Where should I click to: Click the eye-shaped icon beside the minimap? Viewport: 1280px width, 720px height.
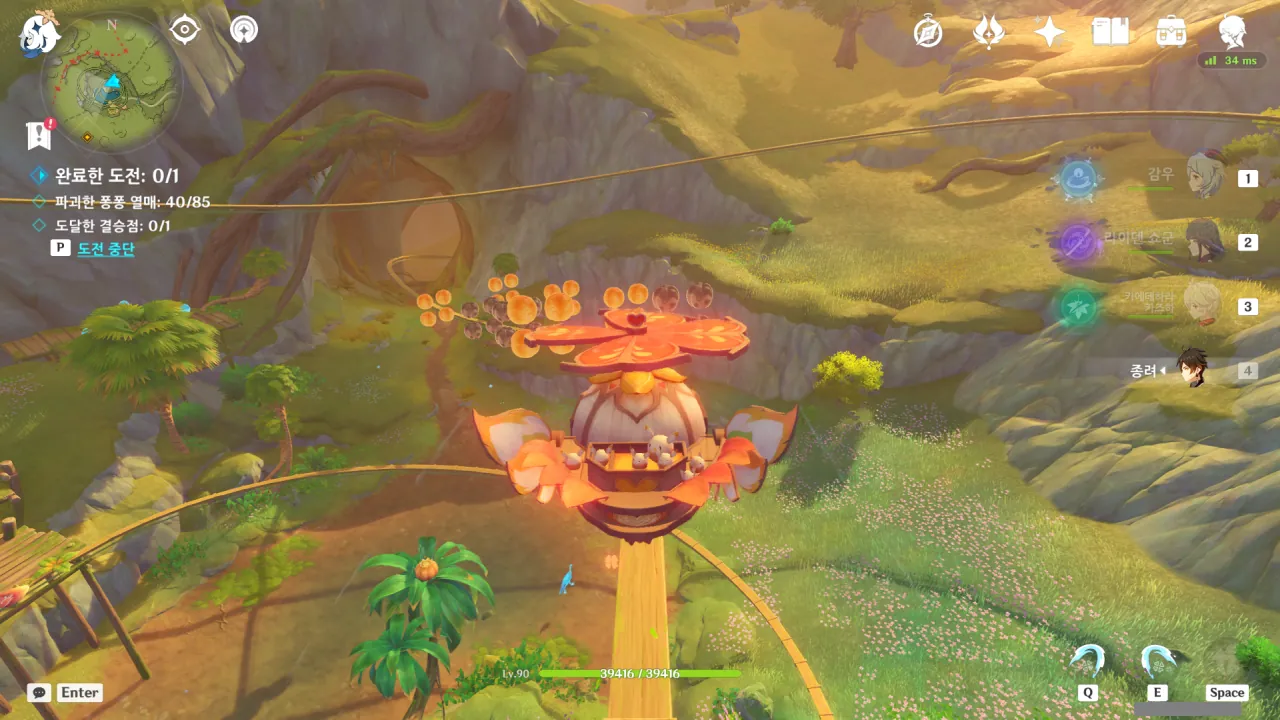pos(185,30)
